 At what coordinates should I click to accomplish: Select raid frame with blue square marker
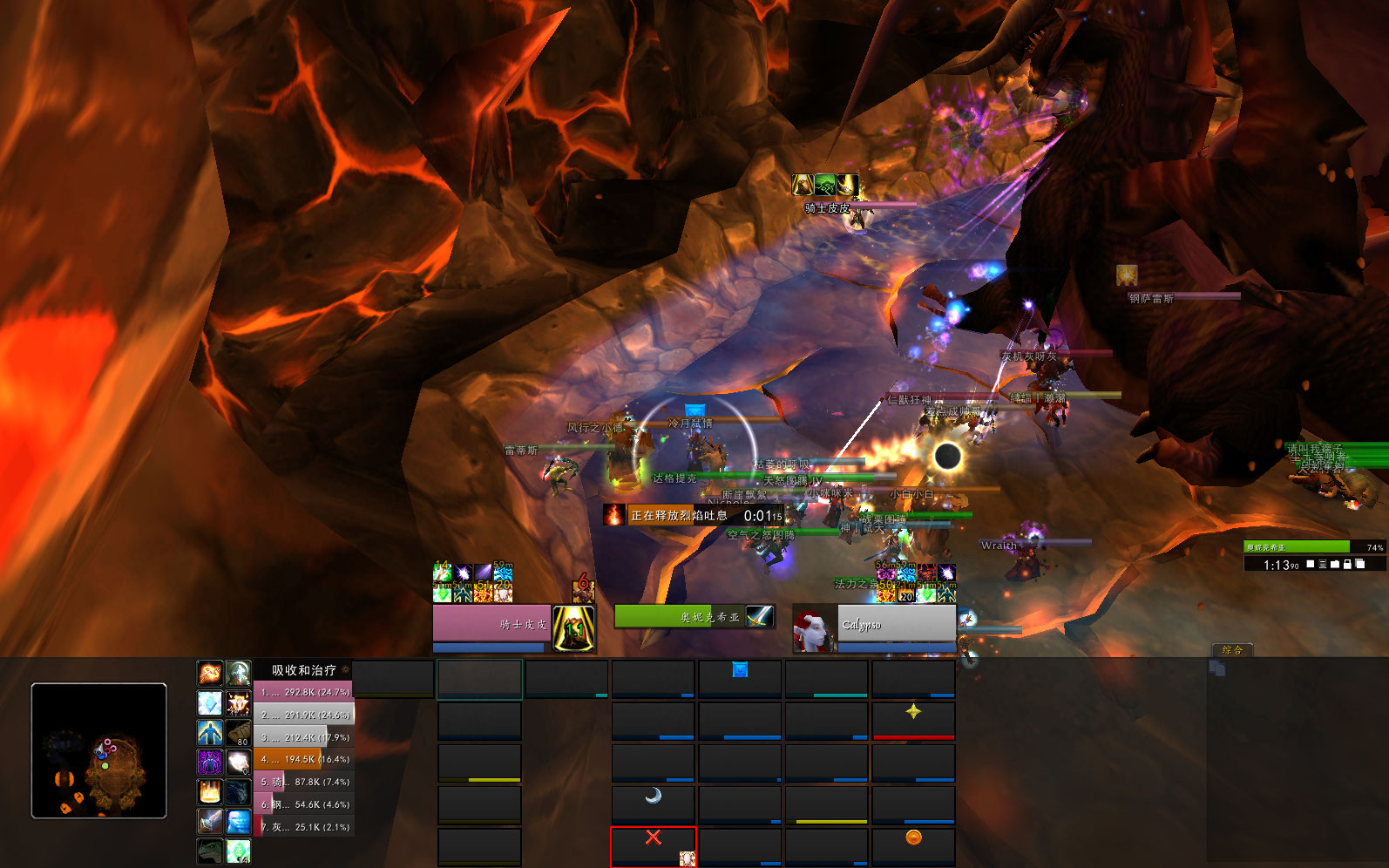click(x=740, y=678)
